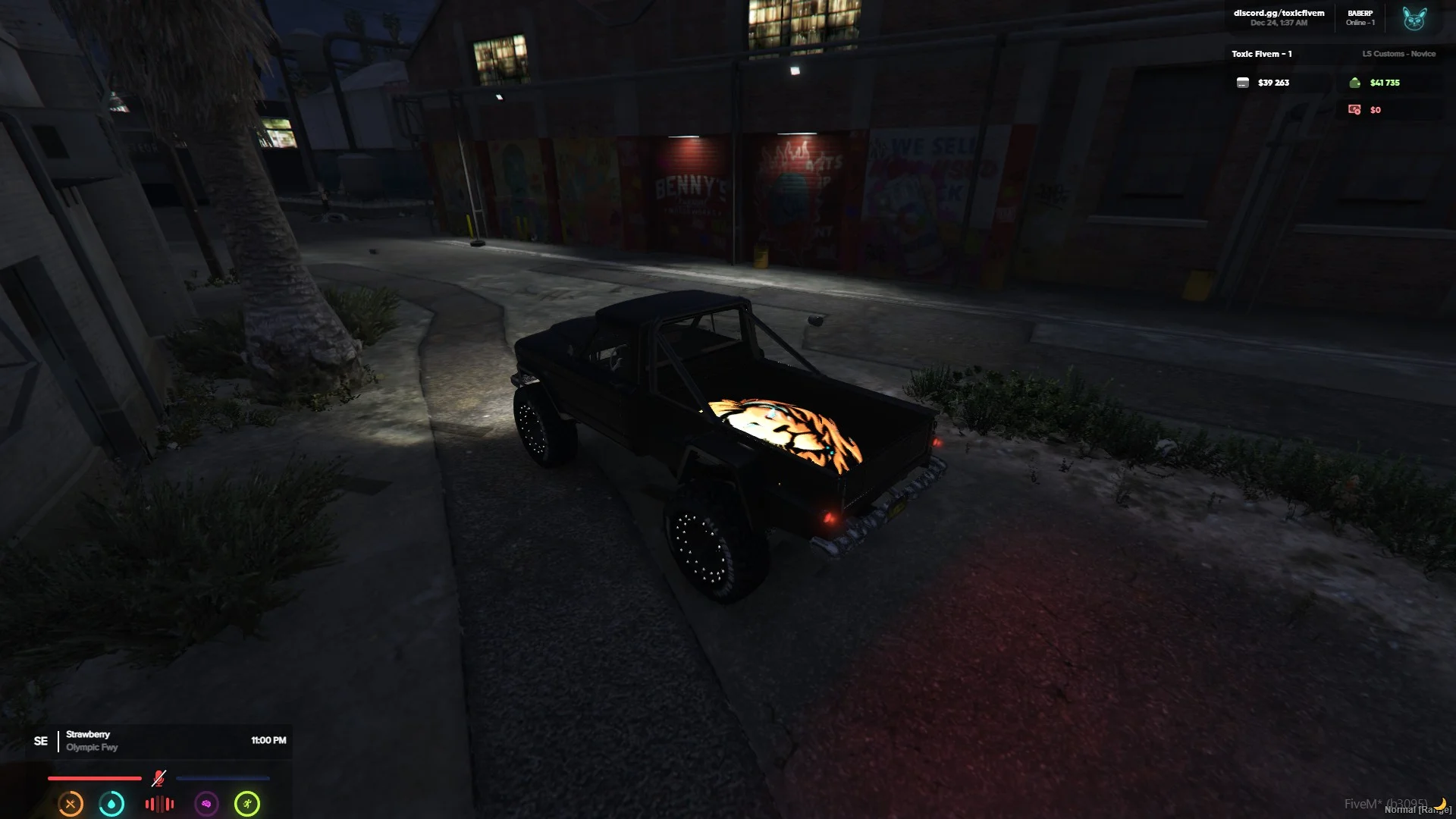Image resolution: width=1456 pixels, height=819 pixels.
Task: Click the teal rabbit server logo
Action: pyautogui.click(x=1414, y=18)
